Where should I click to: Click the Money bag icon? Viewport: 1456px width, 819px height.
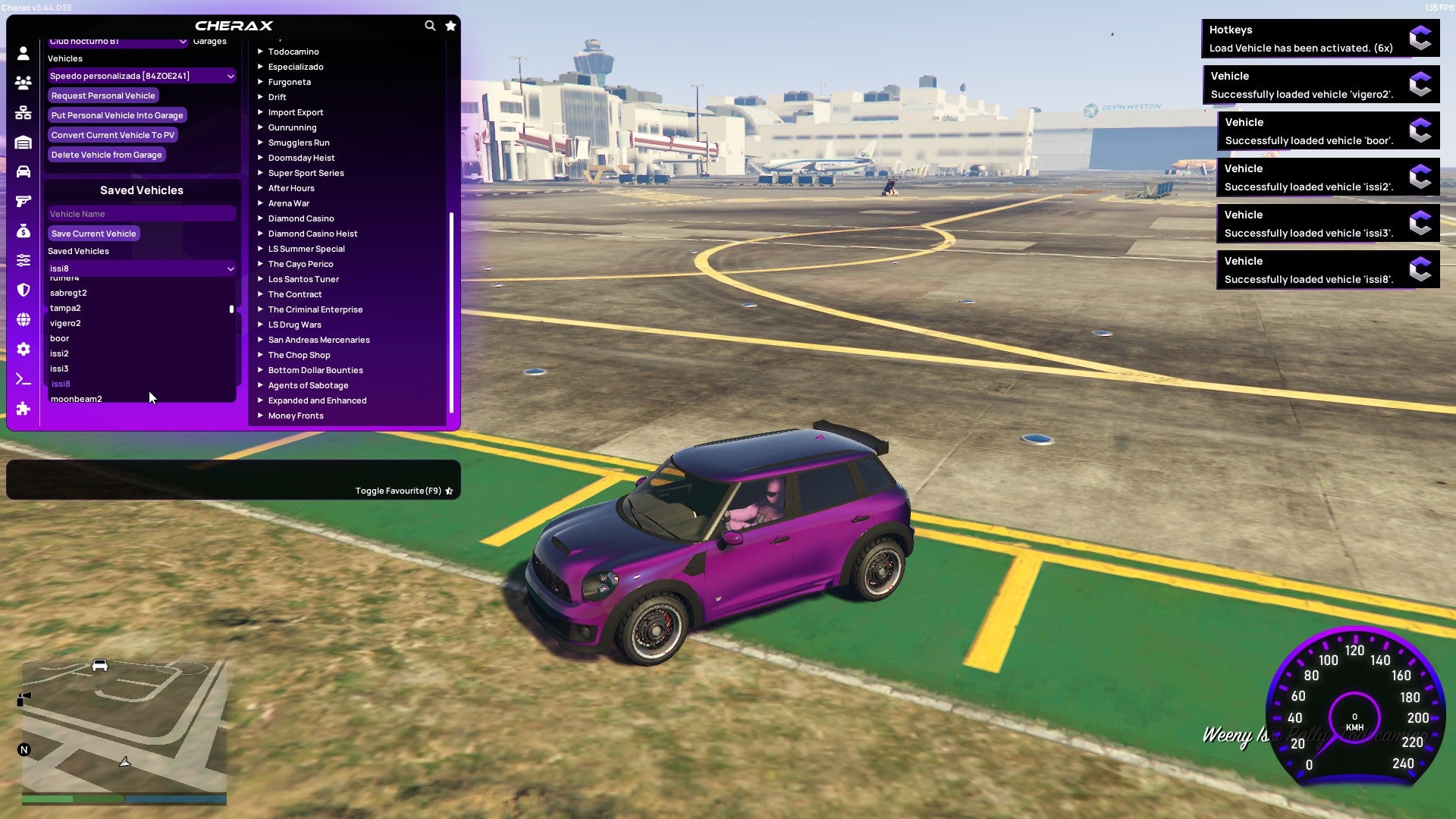coord(23,230)
